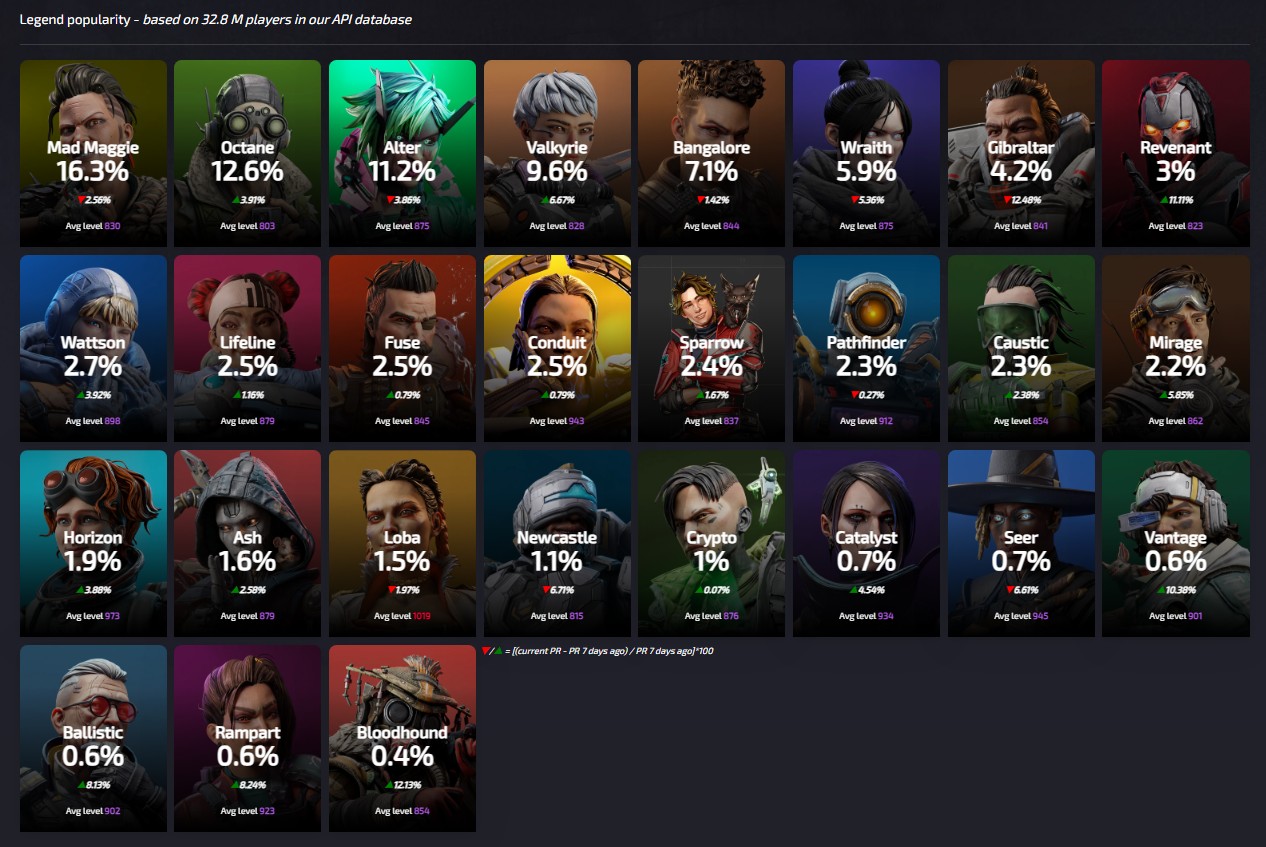Open the Octane legend card
This screenshot has width=1266, height=847.
pos(247,153)
